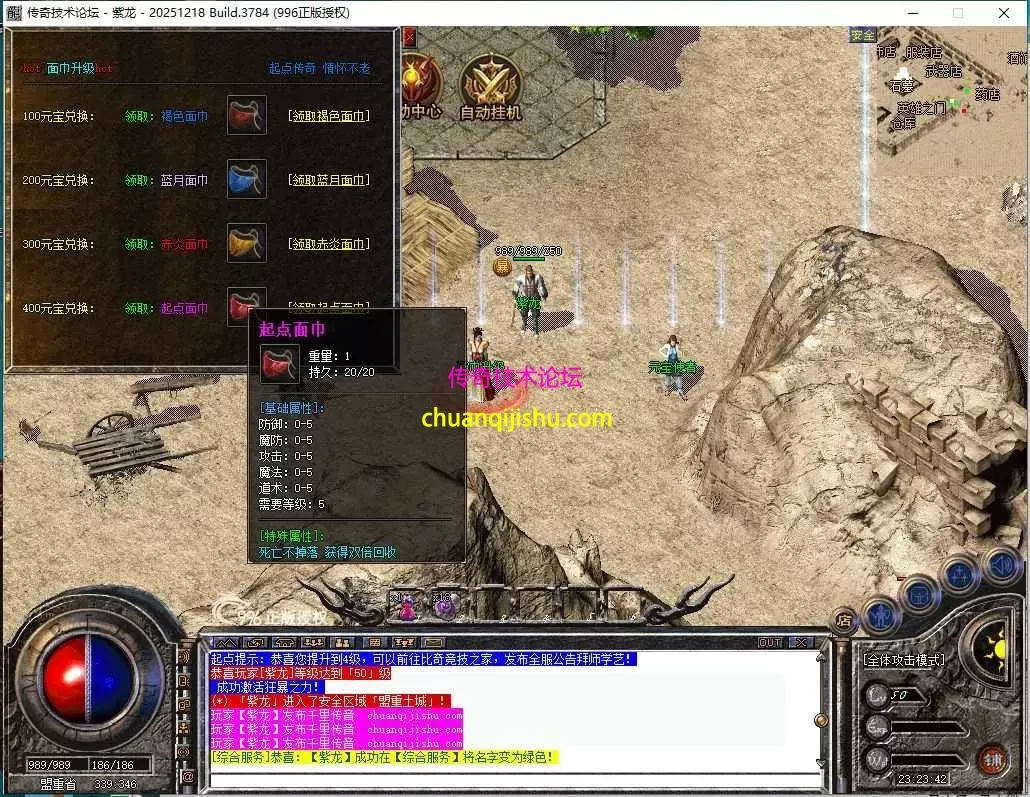Open the character status round button
Screen dimensions: 1030x797
click(881, 611)
